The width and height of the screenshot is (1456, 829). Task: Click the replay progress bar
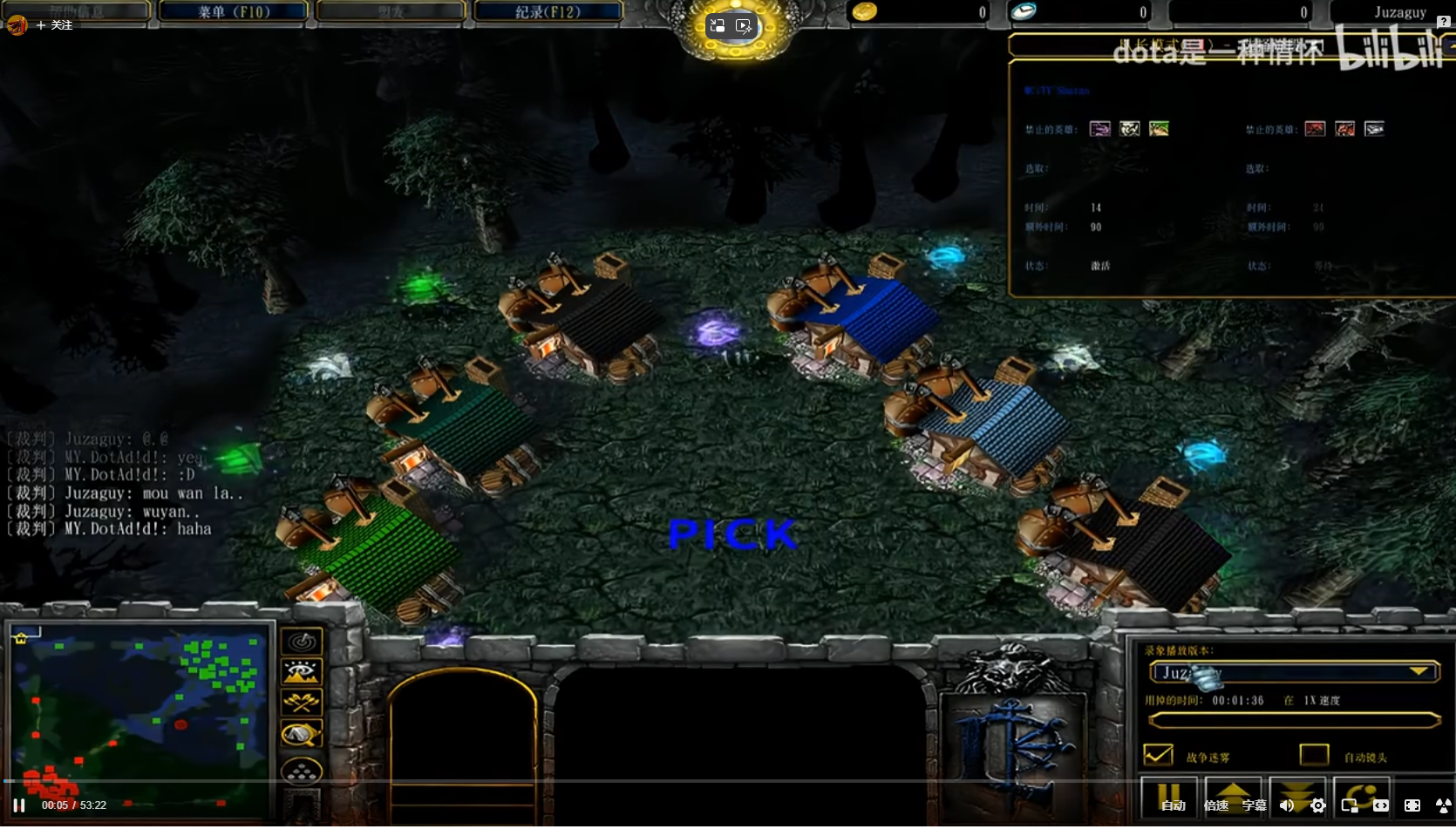coord(1294,720)
